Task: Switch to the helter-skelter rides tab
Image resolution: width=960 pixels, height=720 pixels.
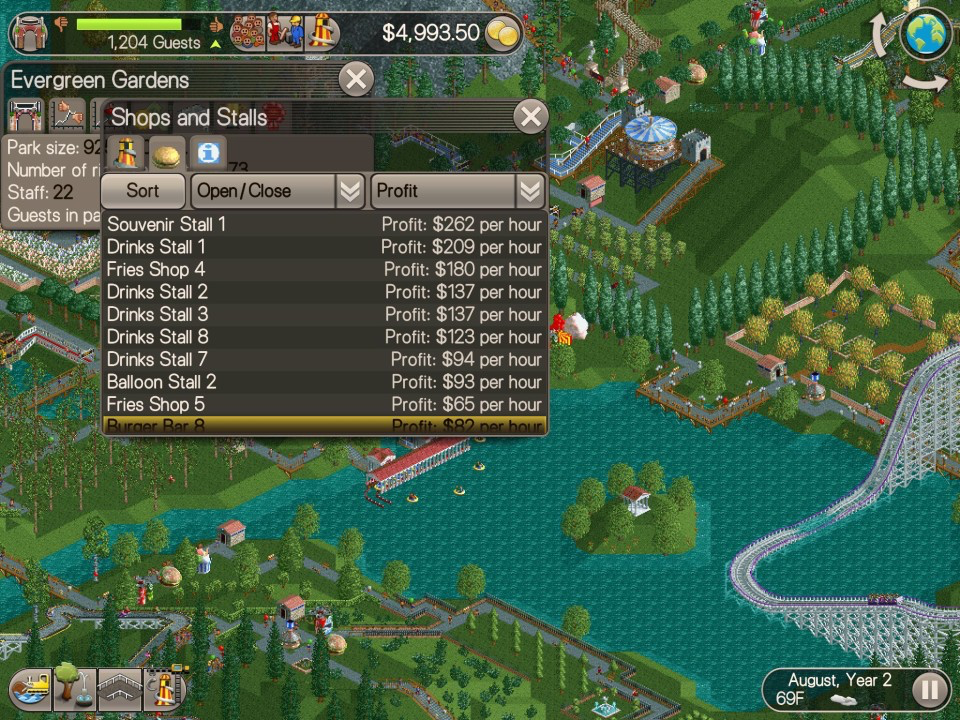Action: 124,155
